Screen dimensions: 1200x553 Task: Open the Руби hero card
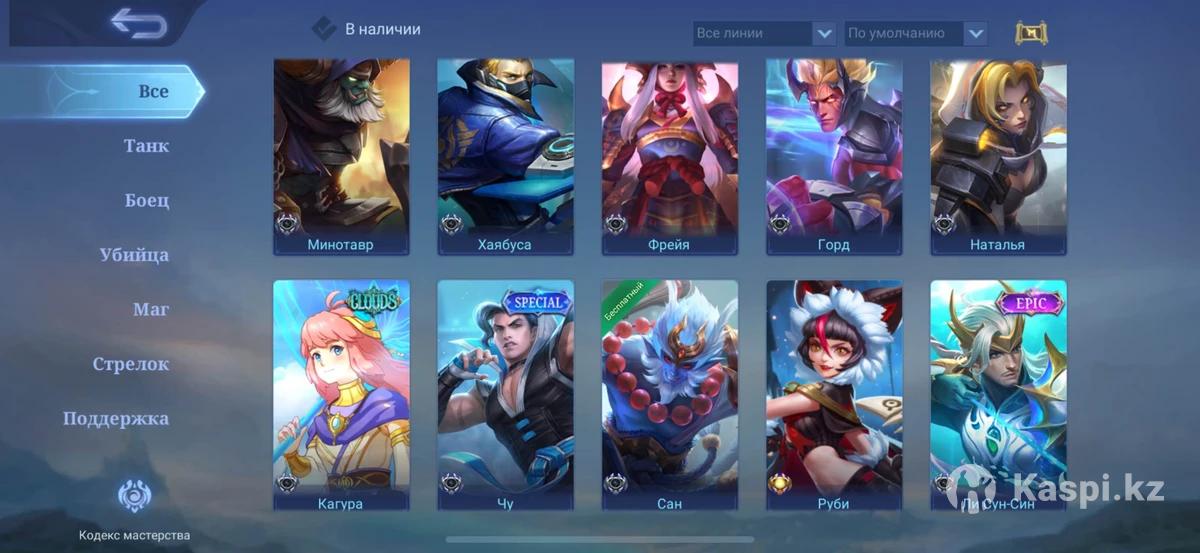click(833, 396)
